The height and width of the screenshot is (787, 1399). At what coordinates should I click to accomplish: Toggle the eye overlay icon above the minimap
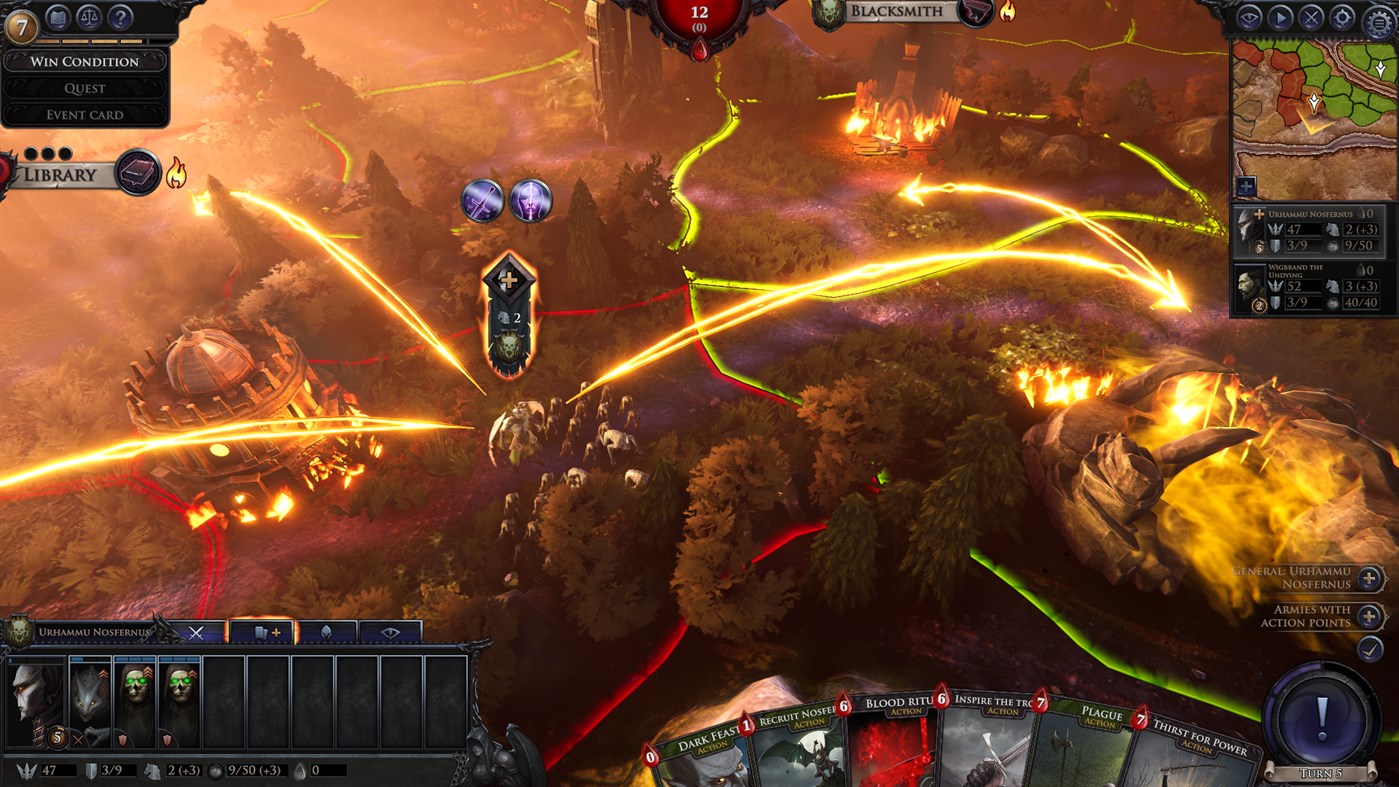tap(1250, 17)
